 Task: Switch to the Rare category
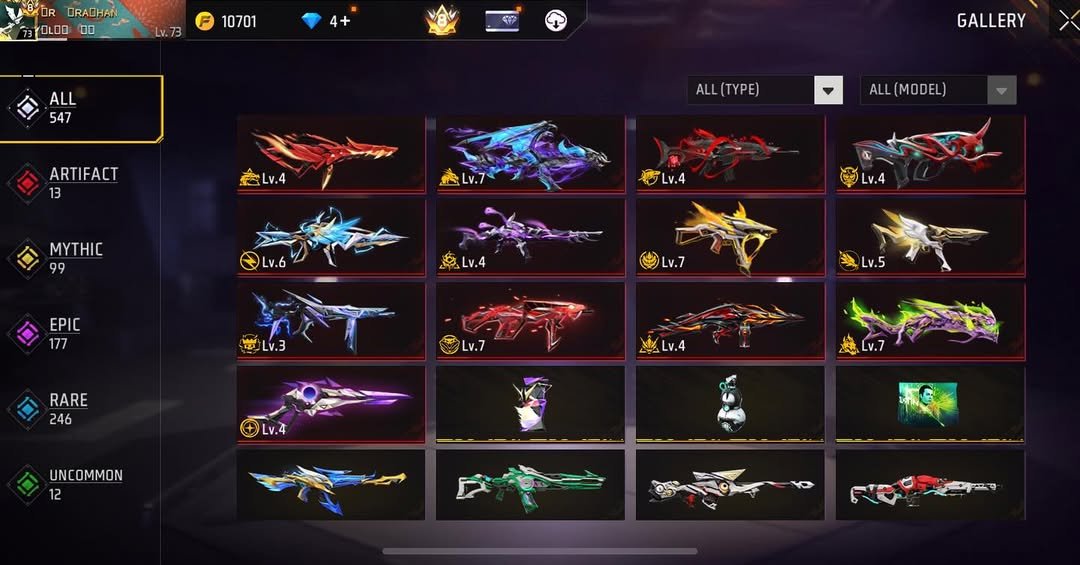pyautogui.click(x=68, y=408)
